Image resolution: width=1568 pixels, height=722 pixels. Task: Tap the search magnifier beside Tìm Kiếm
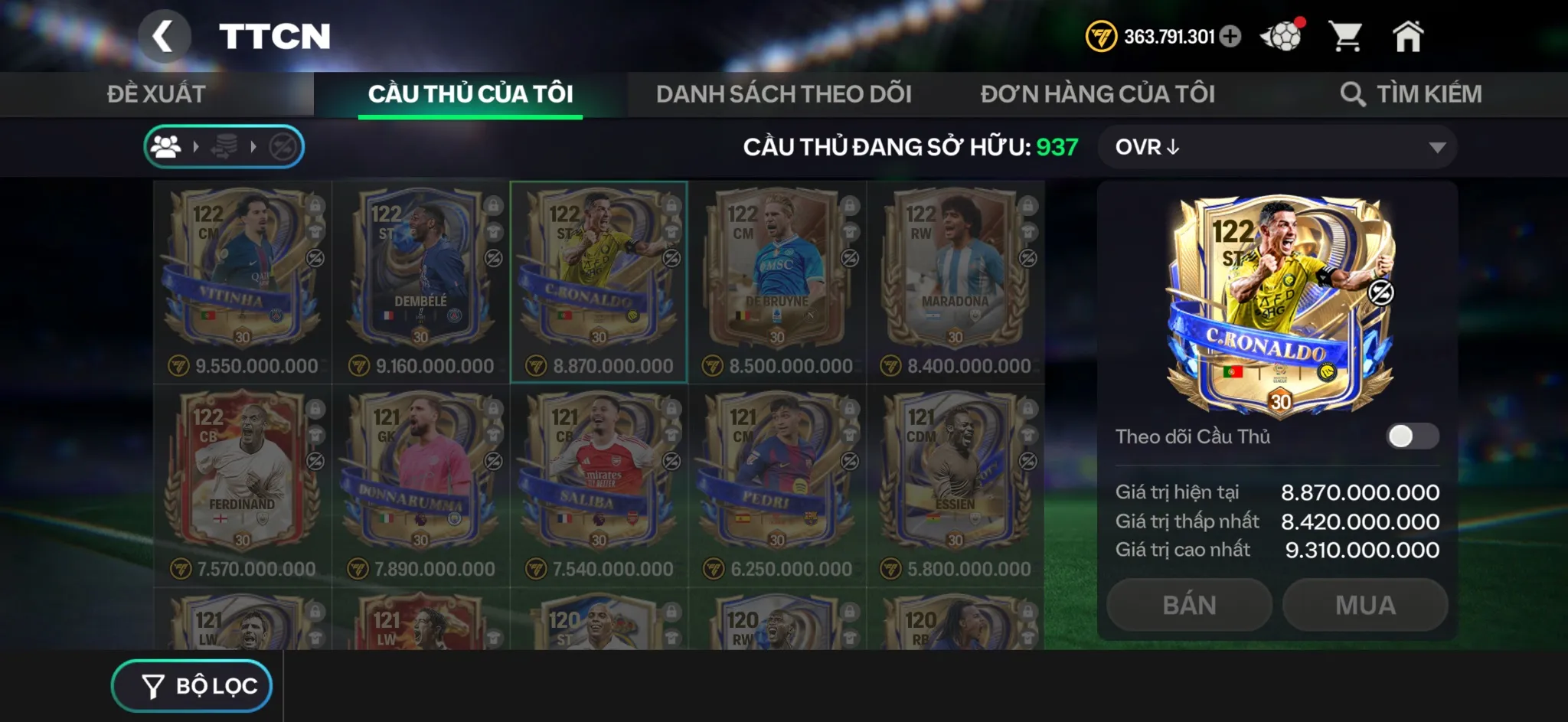[1354, 93]
